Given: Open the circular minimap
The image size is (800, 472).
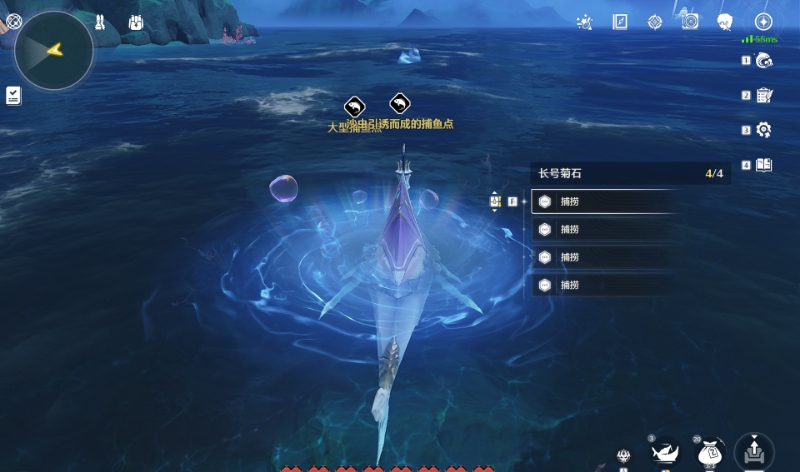Looking at the screenshot, I should 54,50.
